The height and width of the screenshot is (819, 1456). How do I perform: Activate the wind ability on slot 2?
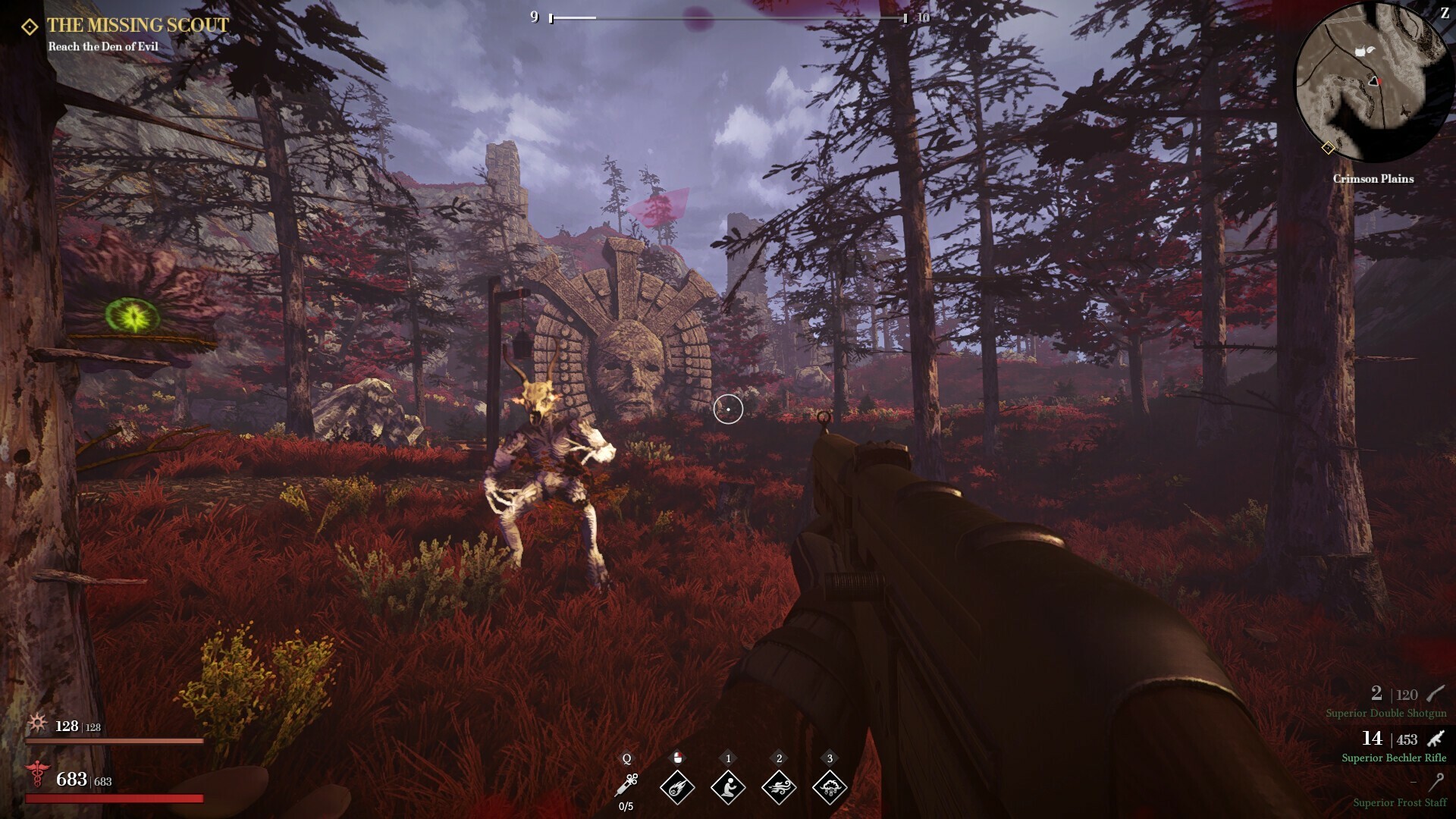click(779, 786)
